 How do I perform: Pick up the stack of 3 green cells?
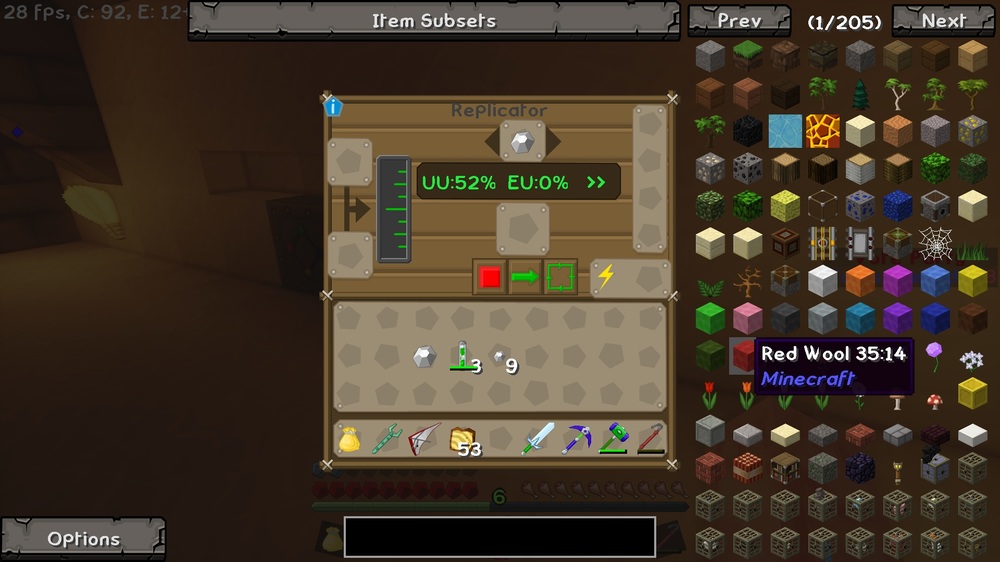click(462, 357)
